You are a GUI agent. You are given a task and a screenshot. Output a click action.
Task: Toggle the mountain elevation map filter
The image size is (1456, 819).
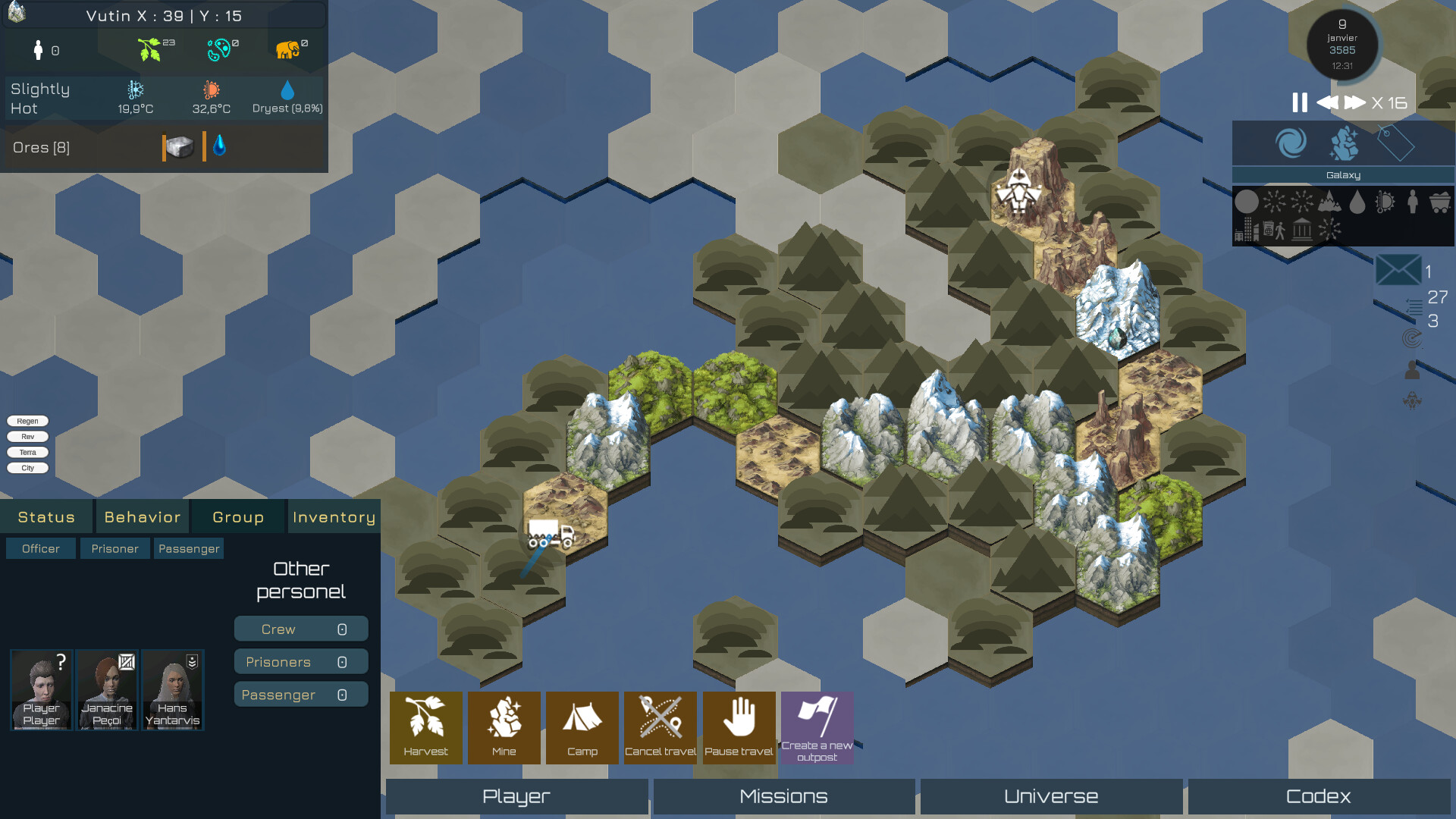pyautogui.click(x=1330, y=203)
